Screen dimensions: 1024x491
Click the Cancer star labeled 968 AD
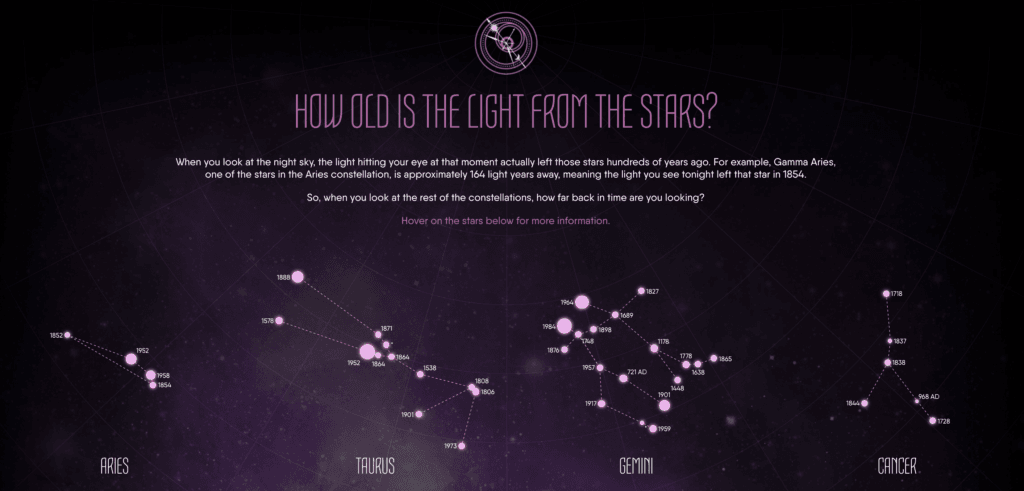pos(916,401)
